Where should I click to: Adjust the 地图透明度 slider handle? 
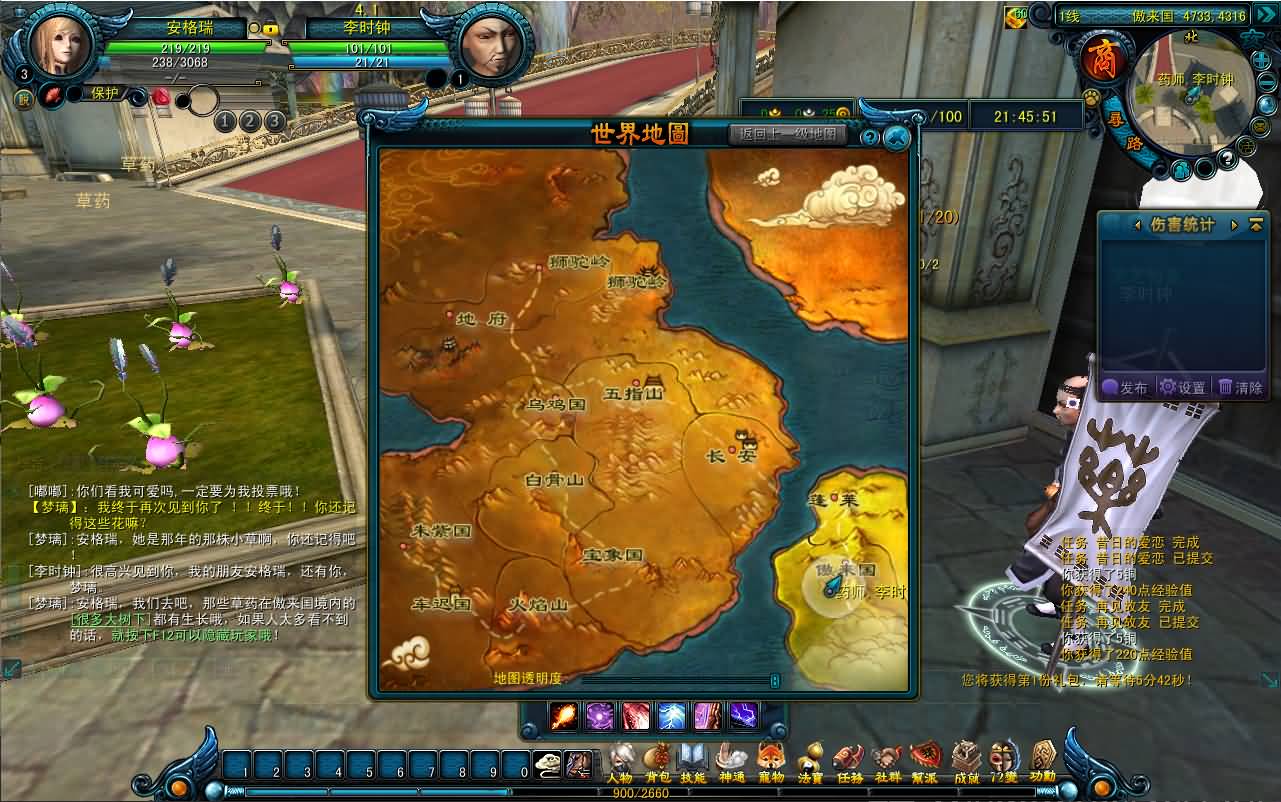click(x=774, y=680)
